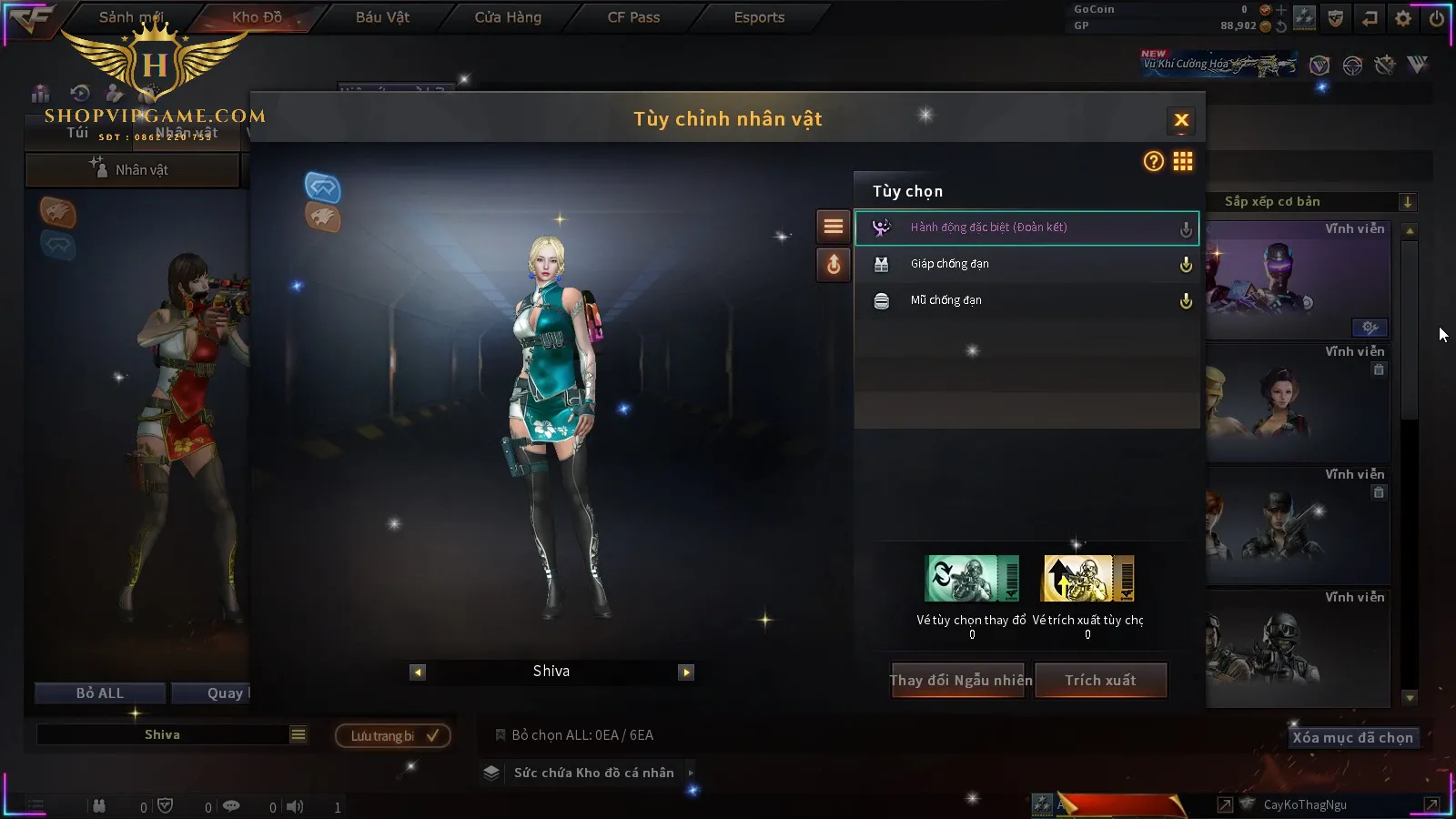Click the Thay đổi Ngẫu nhiên button

pos(960,681)
